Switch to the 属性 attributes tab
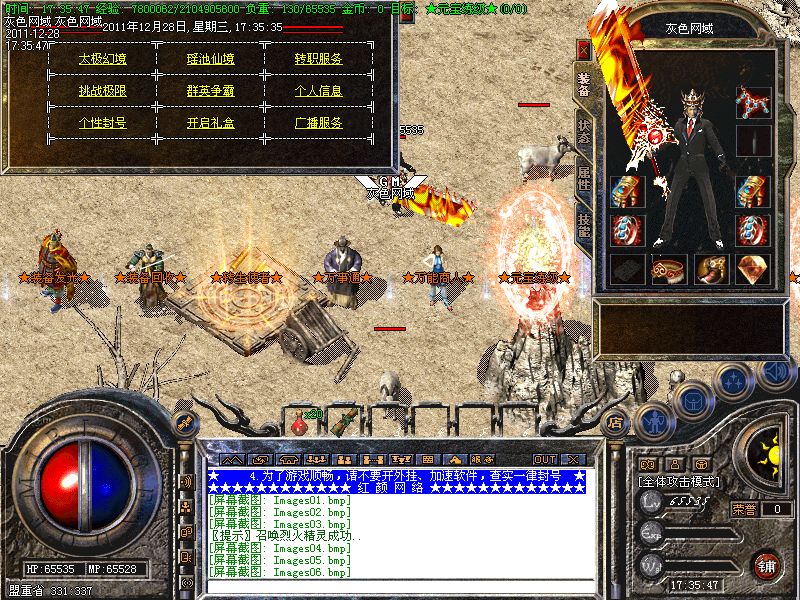 click(x=584, y=182)
